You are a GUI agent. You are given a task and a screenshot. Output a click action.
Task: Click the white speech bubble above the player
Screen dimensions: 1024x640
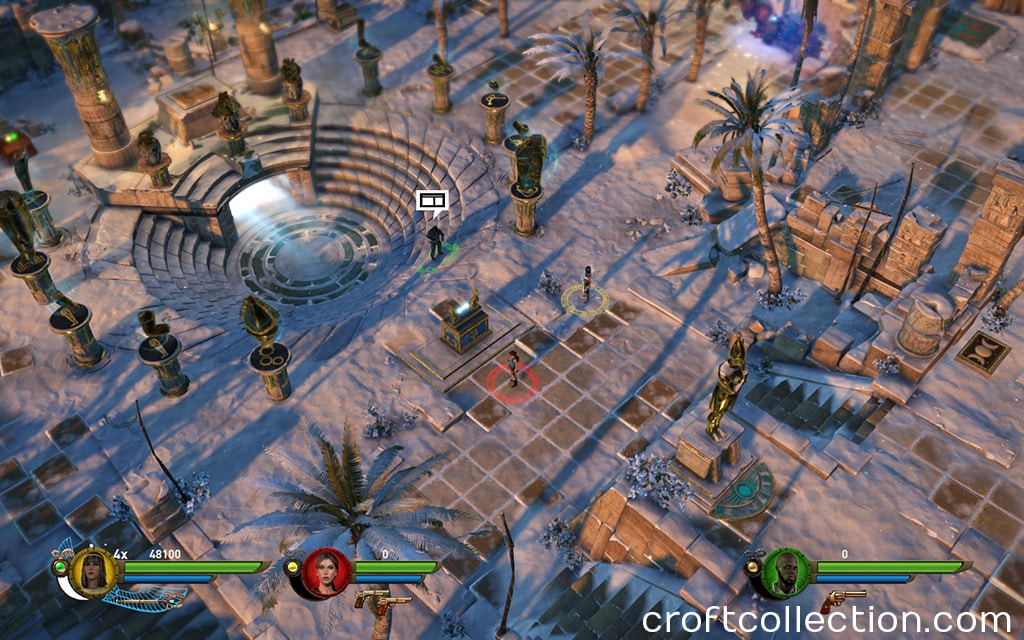pos(431,201)
